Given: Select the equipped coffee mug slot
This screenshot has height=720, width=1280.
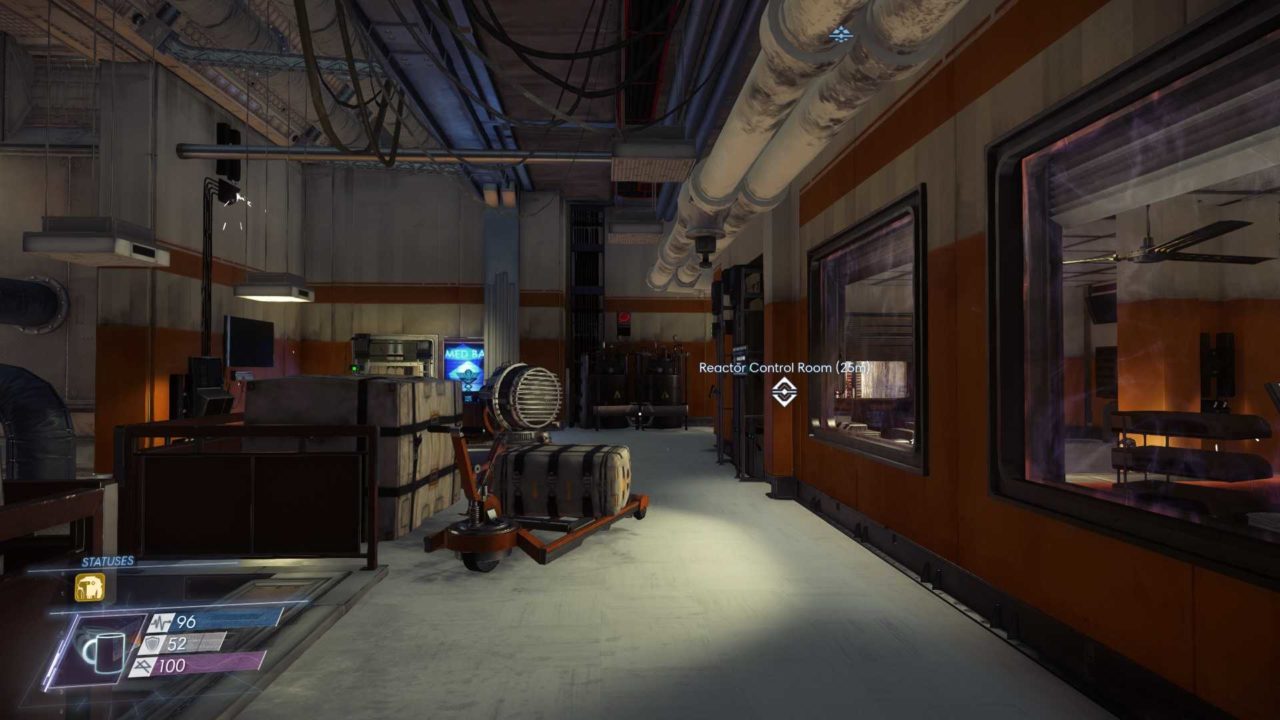Looking at the screenshot, I should pos(100,651).
